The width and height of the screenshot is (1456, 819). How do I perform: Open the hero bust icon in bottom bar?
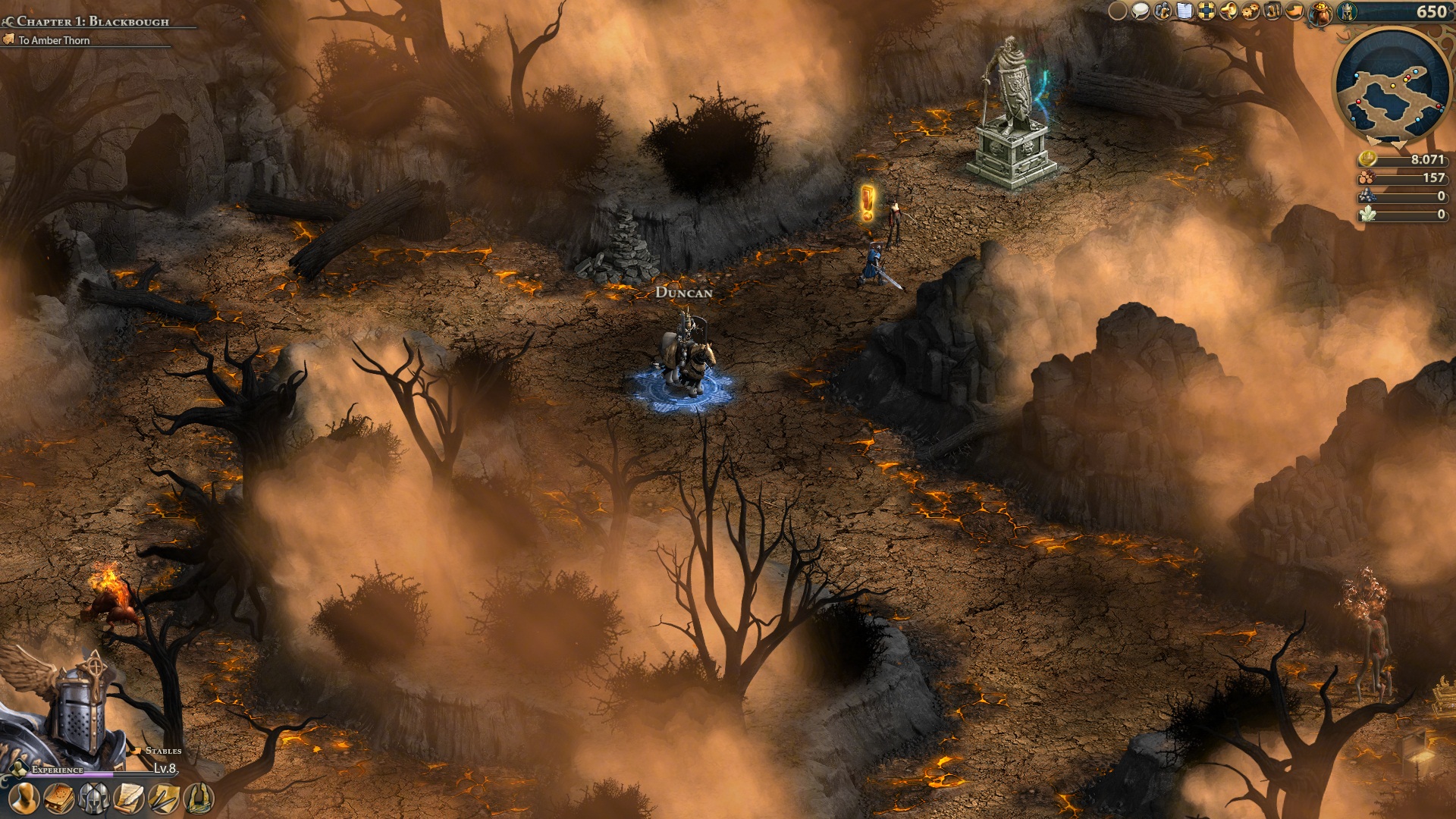pyautogui.click(x=25, y=798)
